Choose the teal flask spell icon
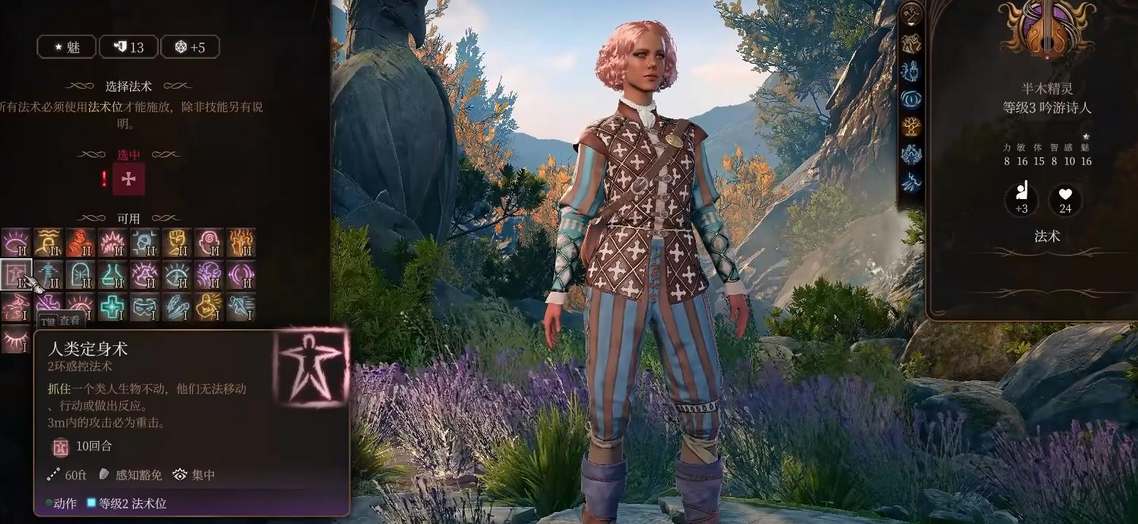 pyautogui.click(x=112, y=274)
